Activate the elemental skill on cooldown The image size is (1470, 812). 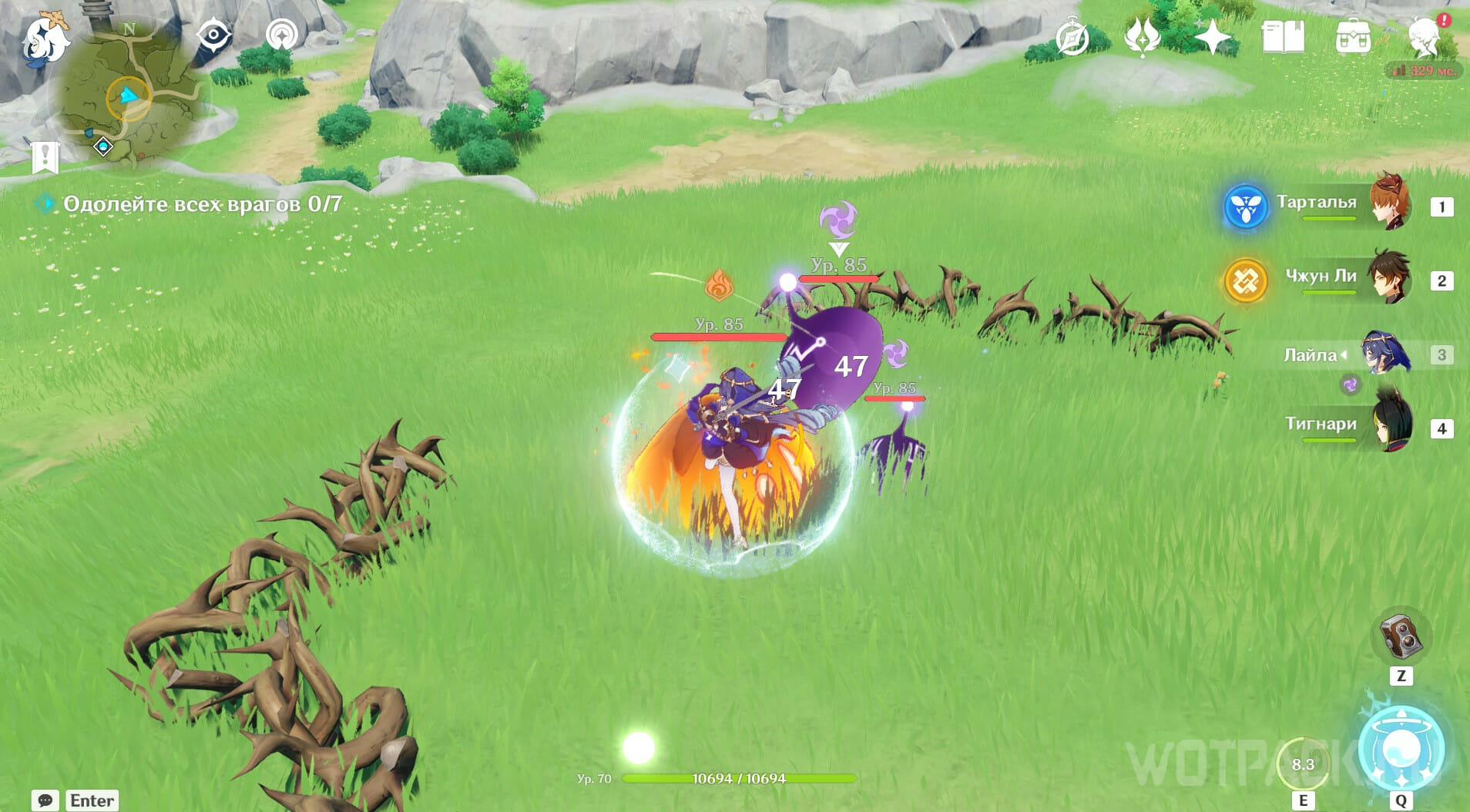tap(1303, 763)
